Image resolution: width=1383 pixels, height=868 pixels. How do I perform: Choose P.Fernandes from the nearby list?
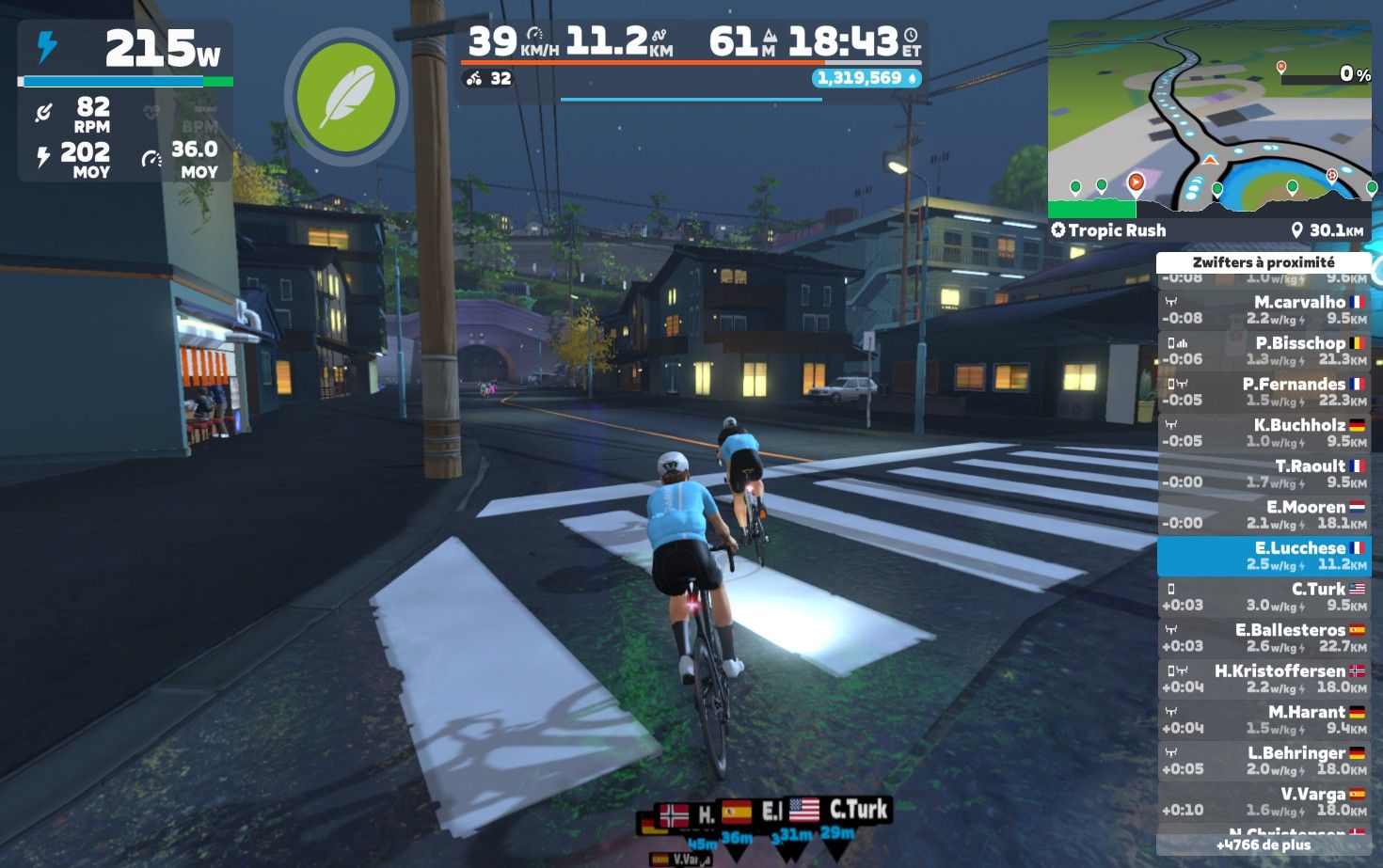(1264, 391)
